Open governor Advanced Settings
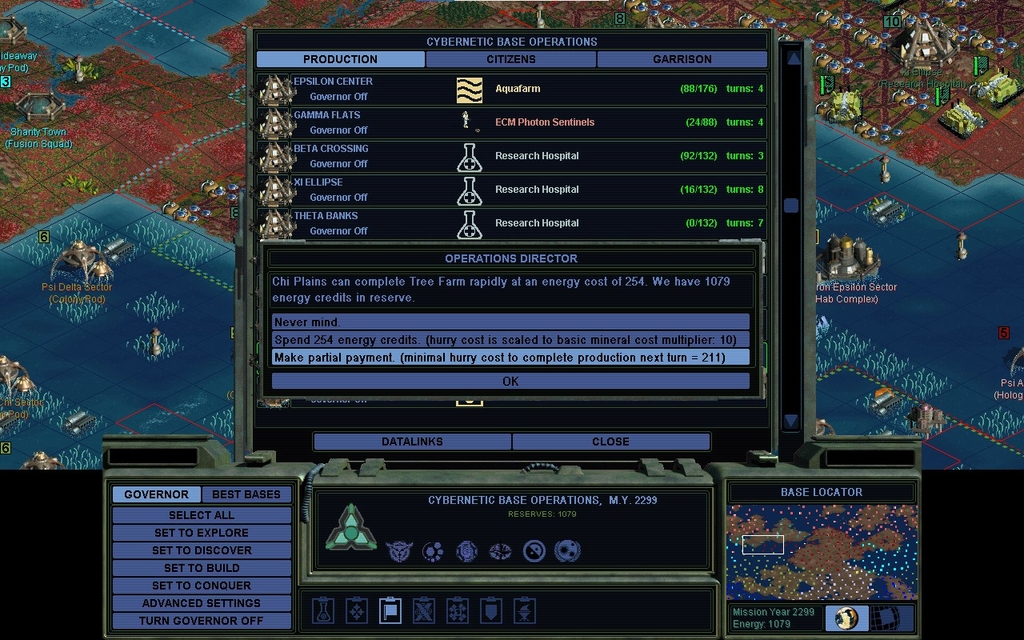 [x=201, y=603]
